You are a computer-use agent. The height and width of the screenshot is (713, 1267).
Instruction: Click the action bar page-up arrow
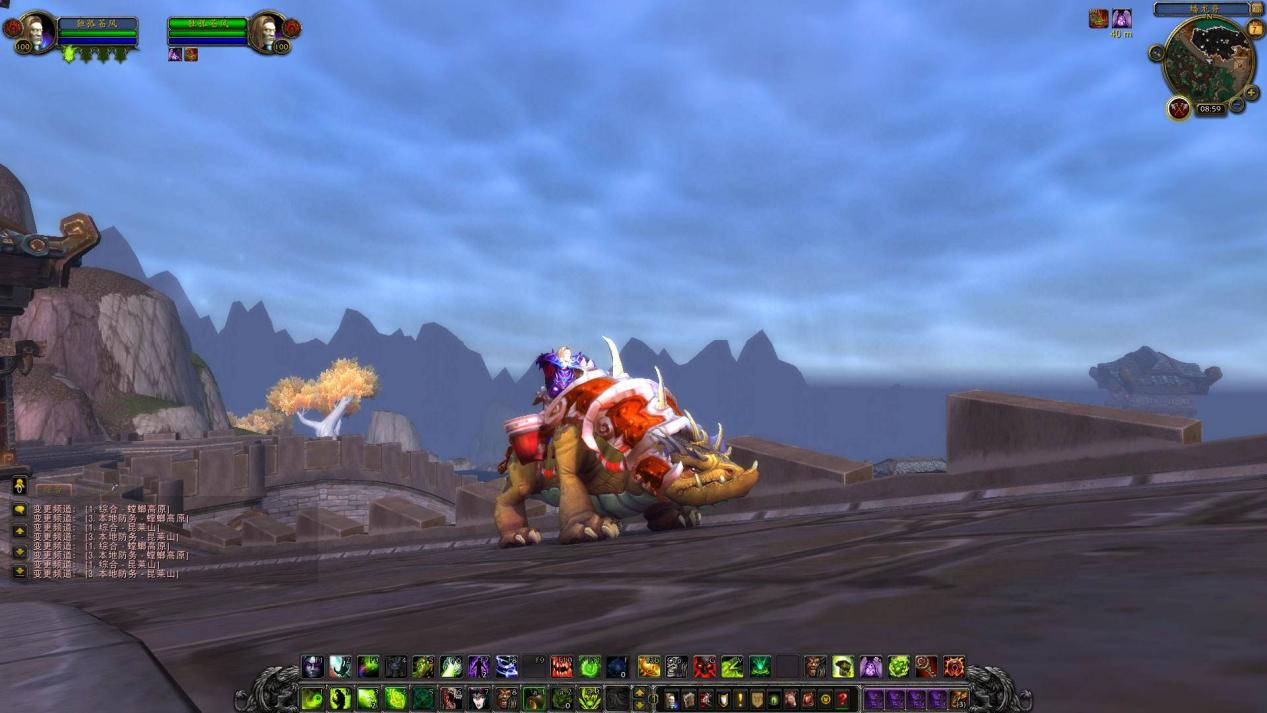click(640, 692)
